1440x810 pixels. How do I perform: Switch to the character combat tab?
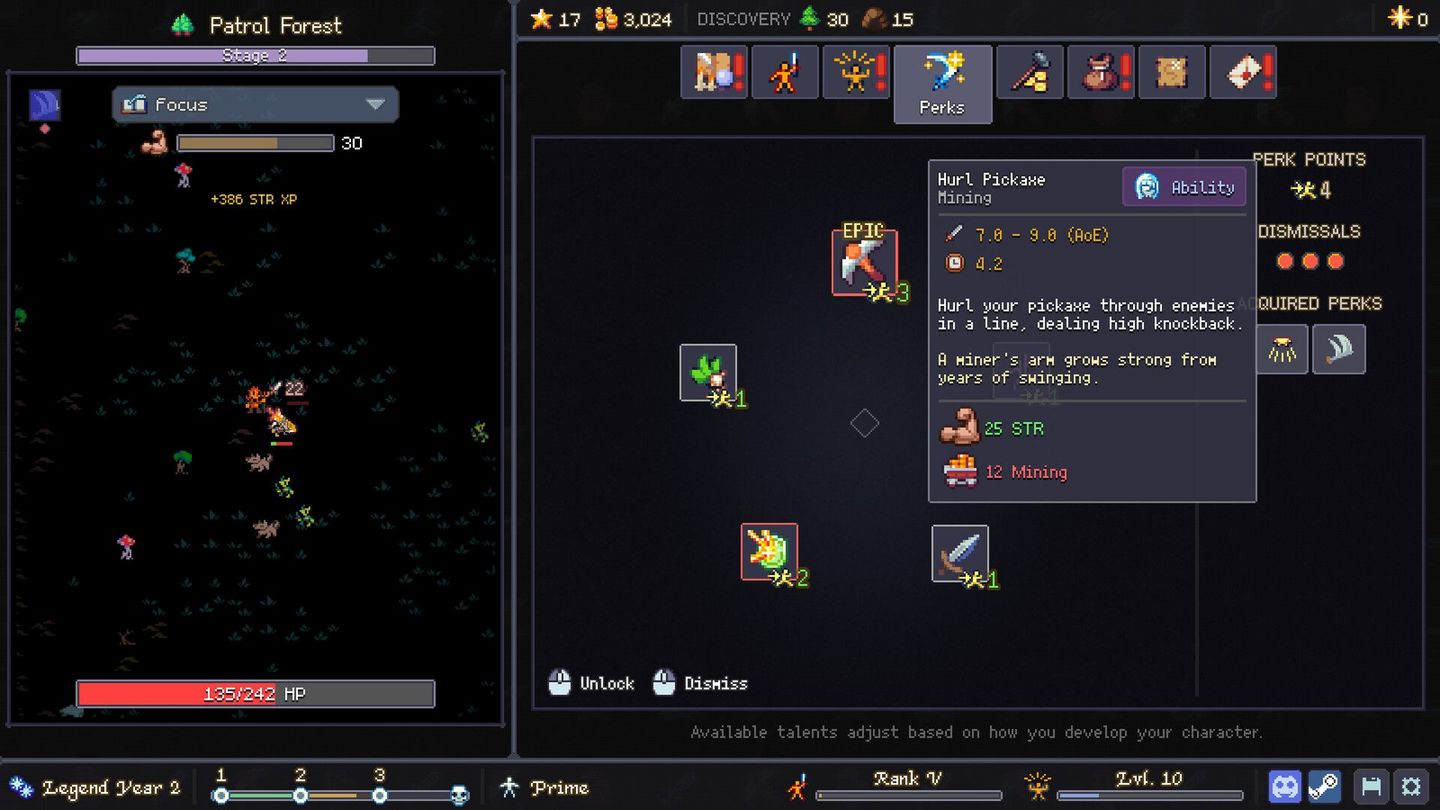(x=785, y=71)
